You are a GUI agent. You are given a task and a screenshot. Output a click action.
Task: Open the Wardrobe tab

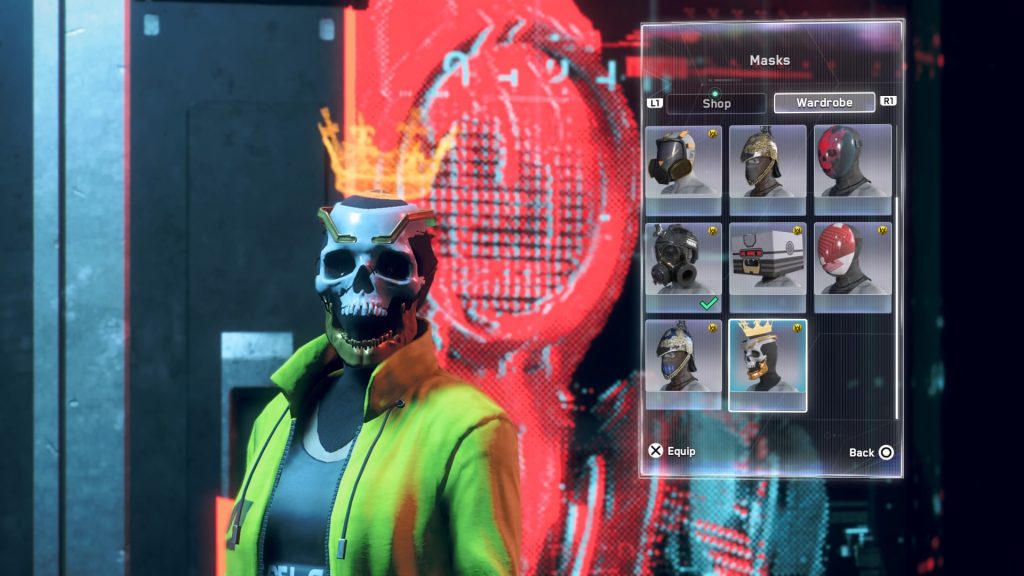(x=824, y=103)
